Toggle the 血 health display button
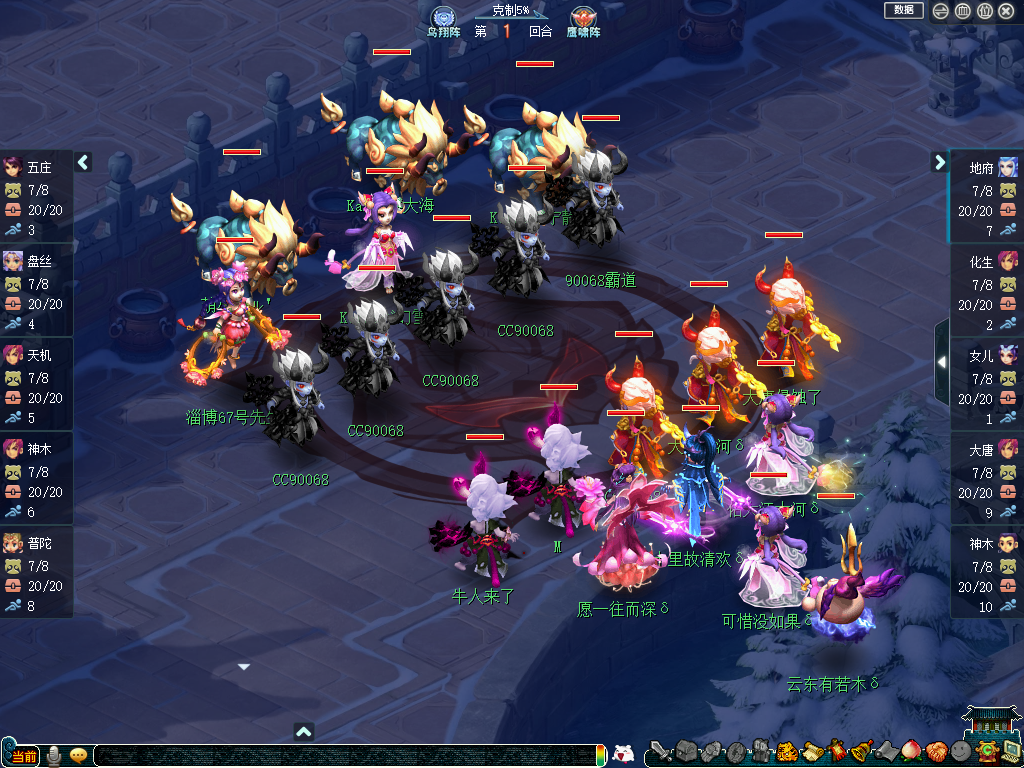Image resolution: width=1024 pixels, height=768 pixels. (x=962, y=11)
